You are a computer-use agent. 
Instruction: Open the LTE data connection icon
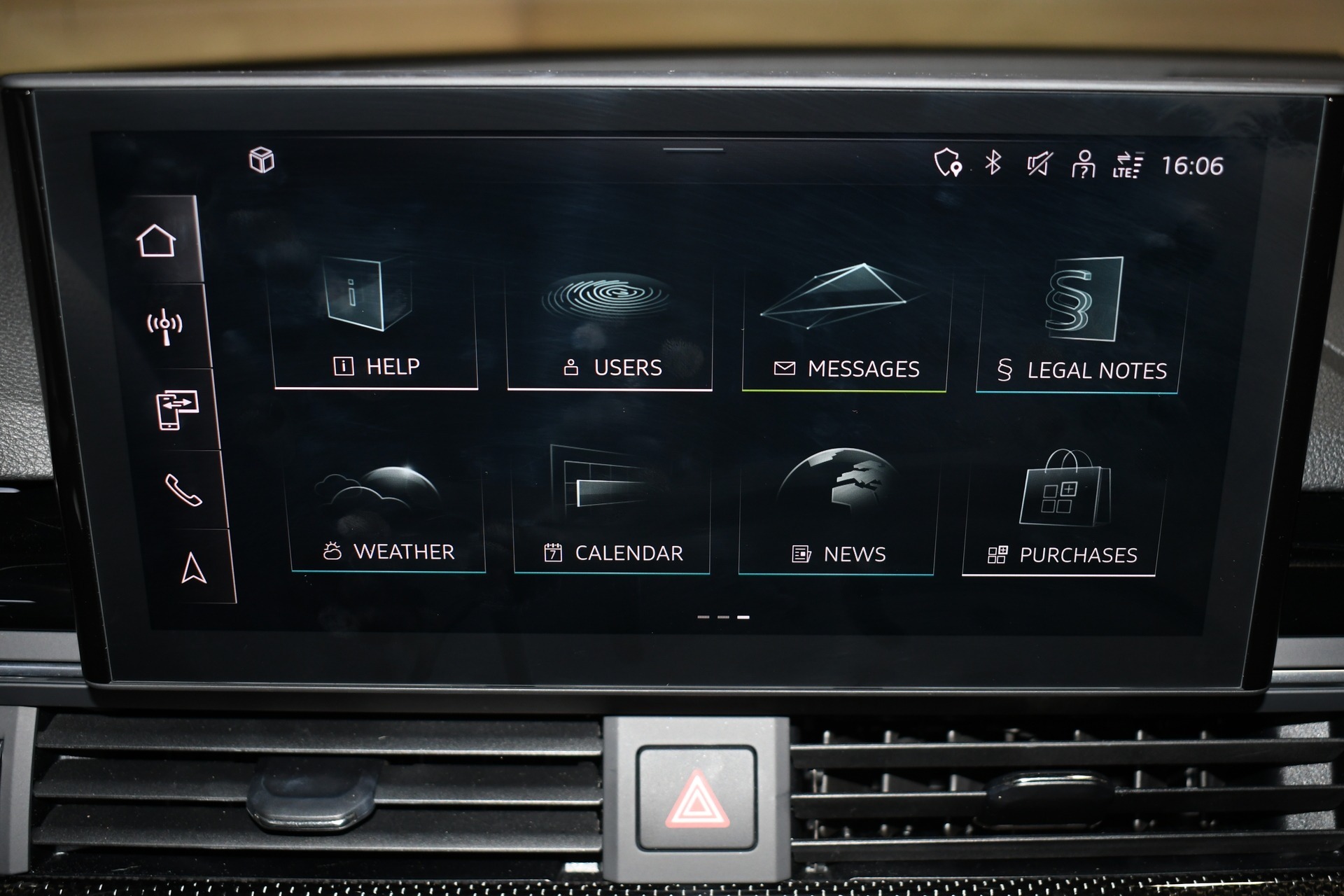click(1127, 165)
